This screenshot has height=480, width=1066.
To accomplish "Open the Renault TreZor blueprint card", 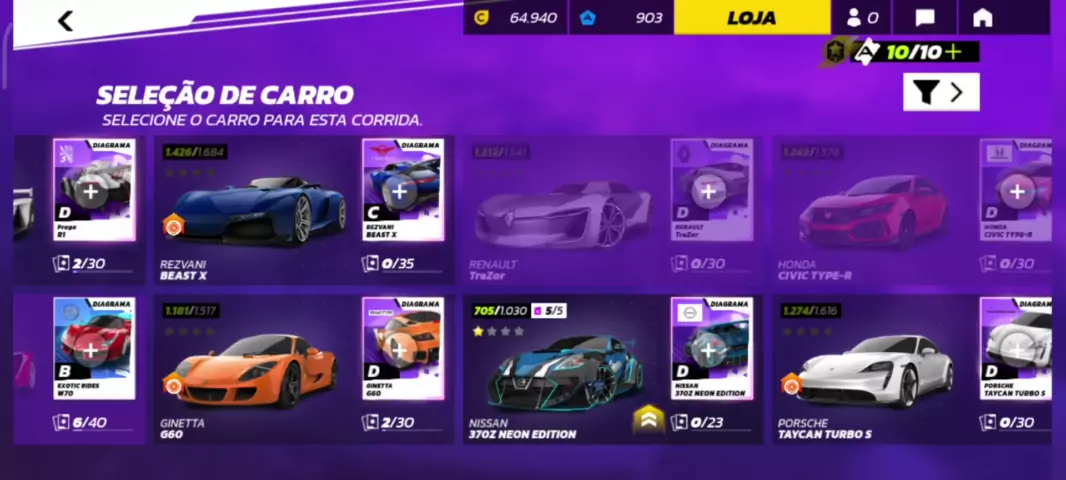I will click(711, 190).
